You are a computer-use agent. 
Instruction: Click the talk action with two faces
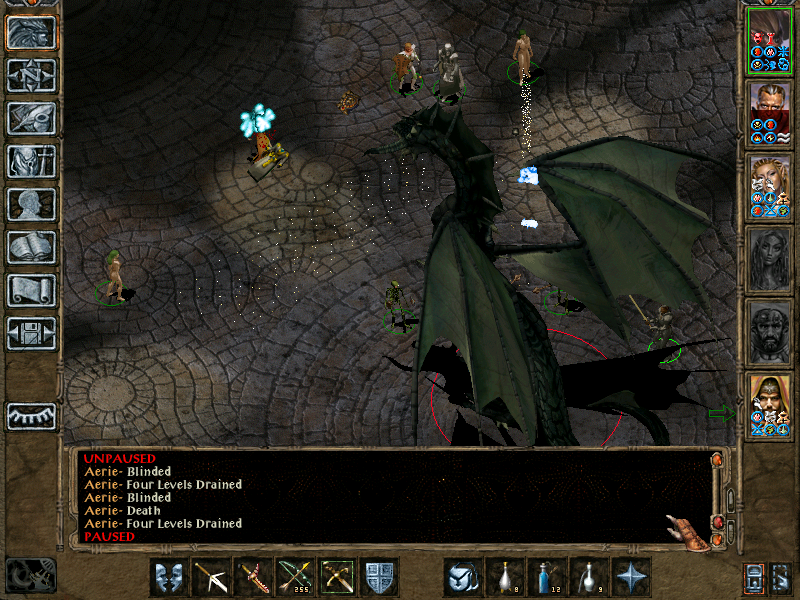pos(169,577)
